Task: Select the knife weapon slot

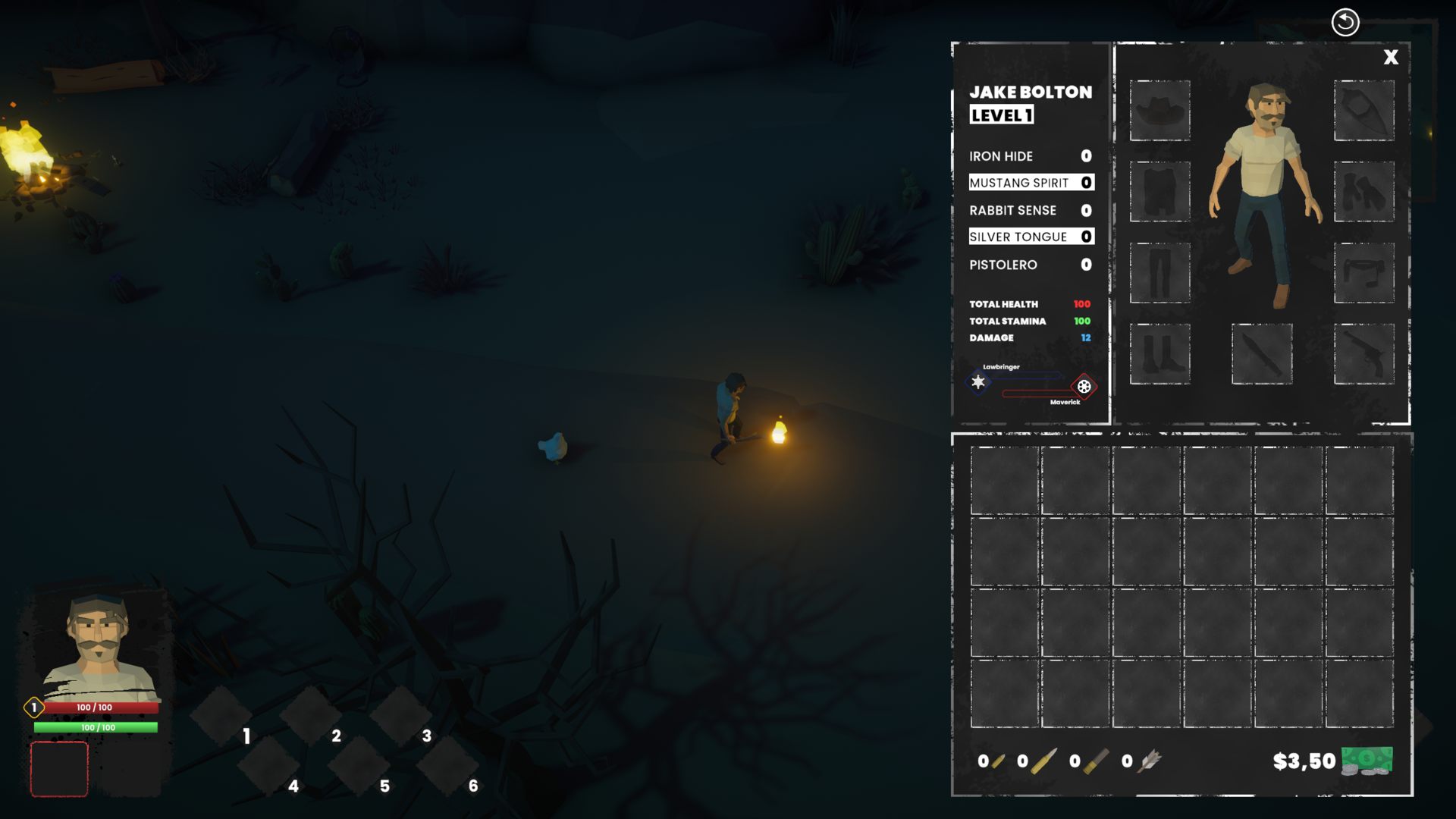Action: tap(1262, 353)
